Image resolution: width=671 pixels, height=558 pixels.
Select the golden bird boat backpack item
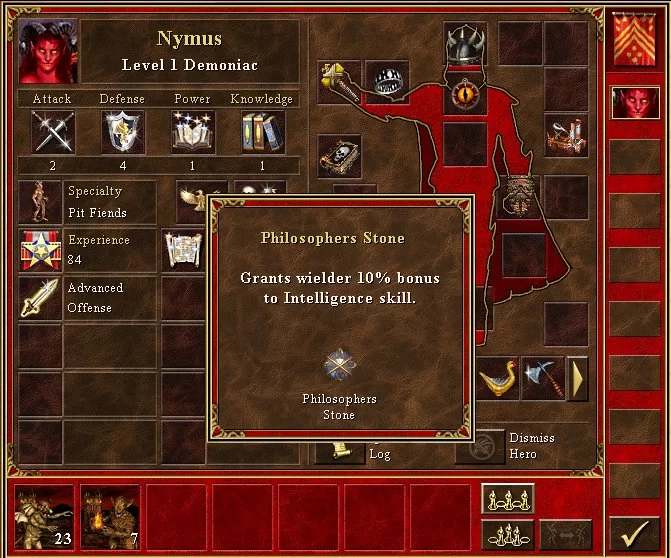pyautogui.click(x=498, y=379)
